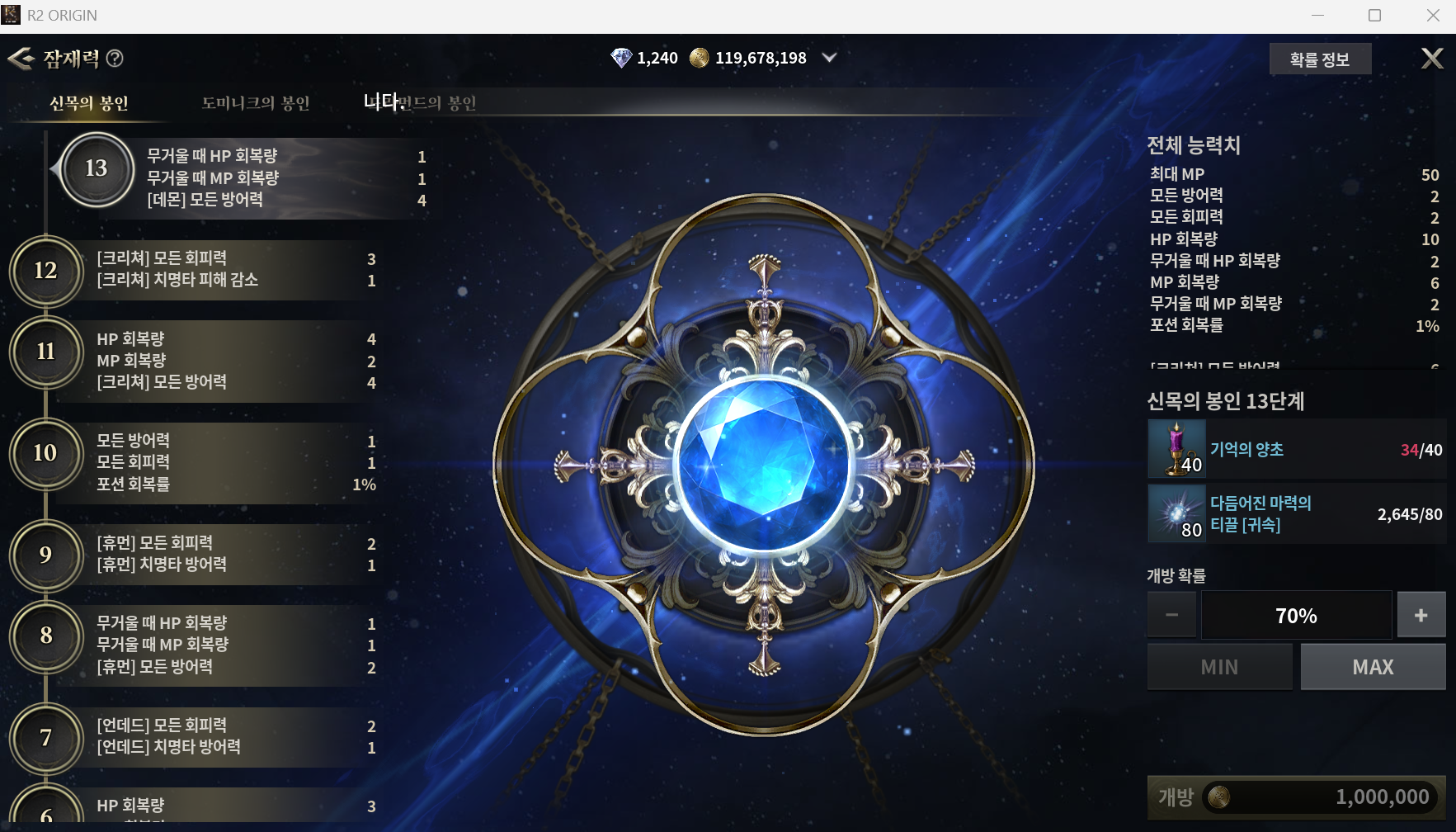Switch to the 신목의 봉인 tab
Screen dimensions: 1456x832
(89, 103)
